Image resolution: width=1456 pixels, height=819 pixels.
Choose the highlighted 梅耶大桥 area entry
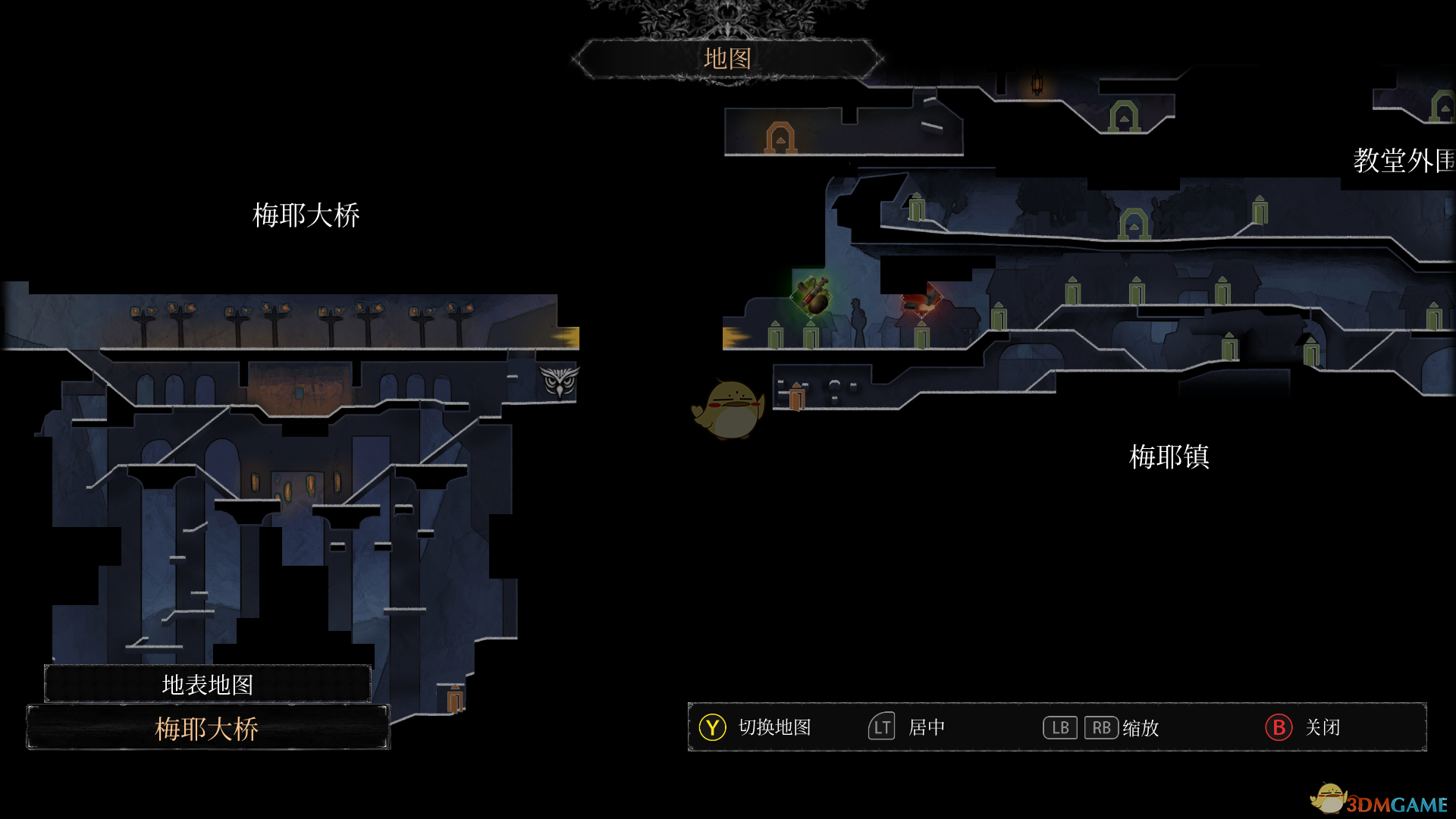pyautogui.click(x=207, y=729)
